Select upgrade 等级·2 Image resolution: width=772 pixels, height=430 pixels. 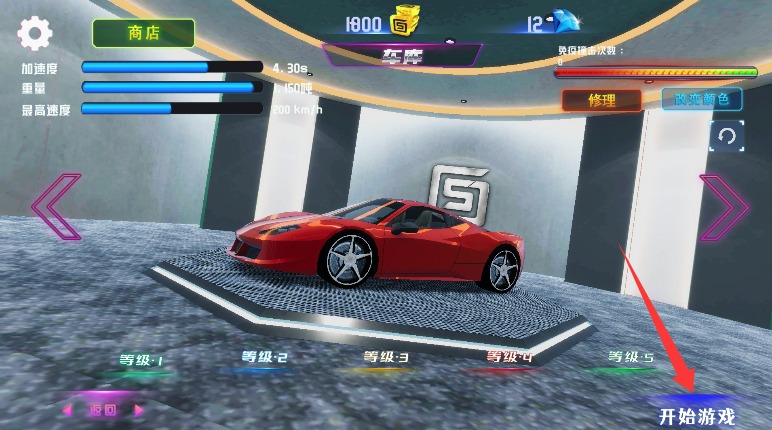[264, 357]
